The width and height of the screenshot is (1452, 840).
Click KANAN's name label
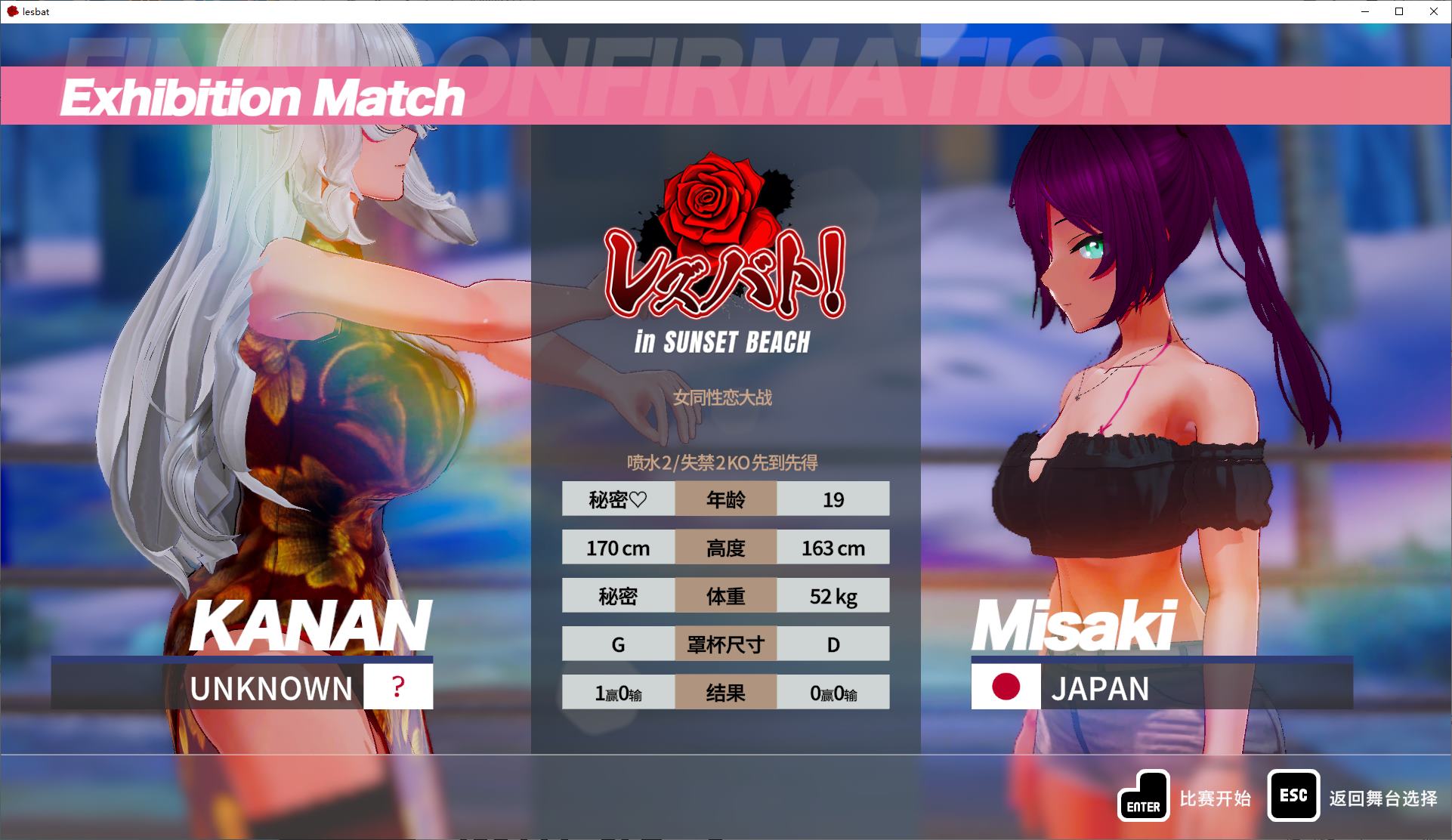point(310,624)
